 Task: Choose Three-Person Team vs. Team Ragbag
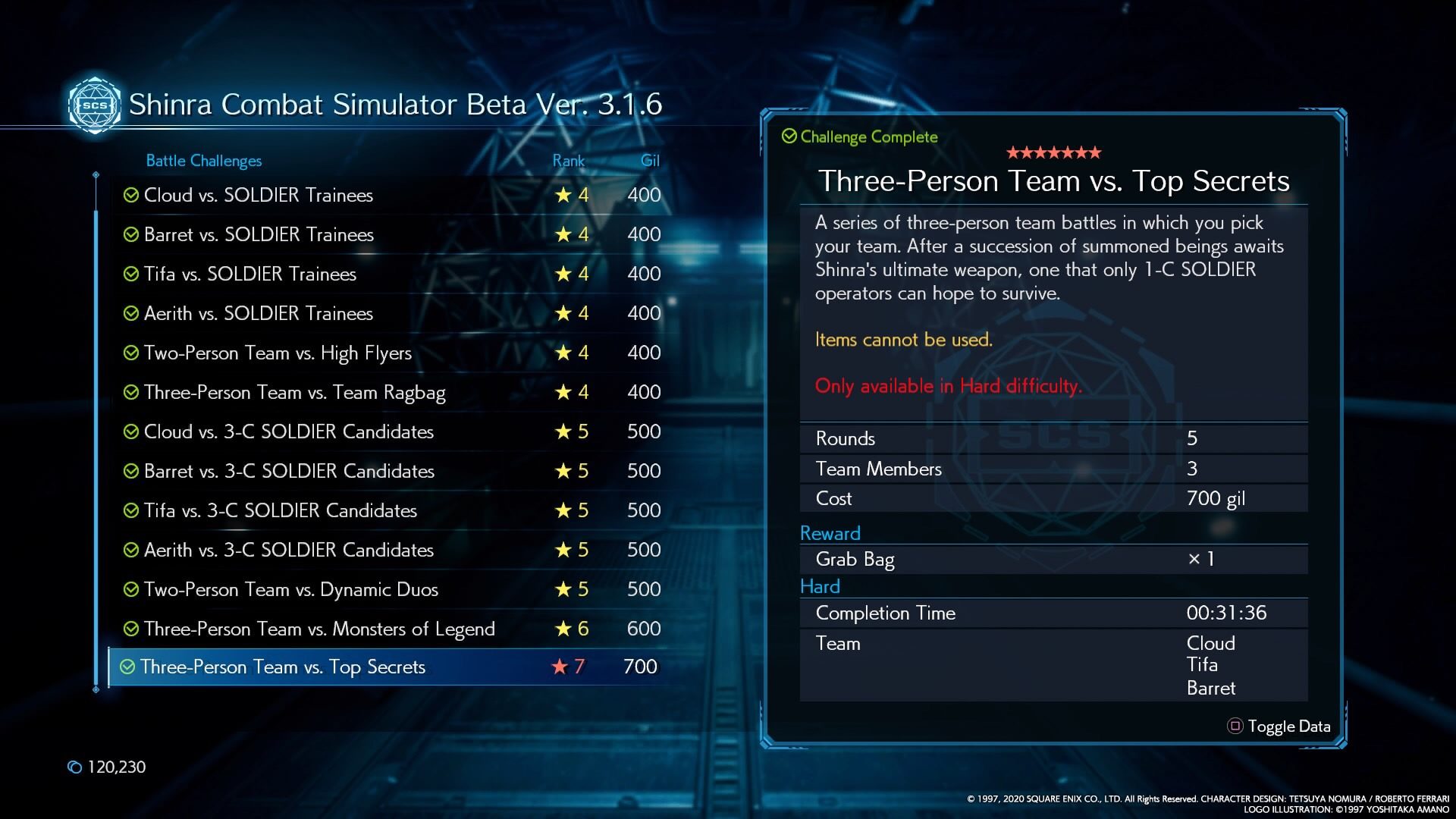coord(294,393)
